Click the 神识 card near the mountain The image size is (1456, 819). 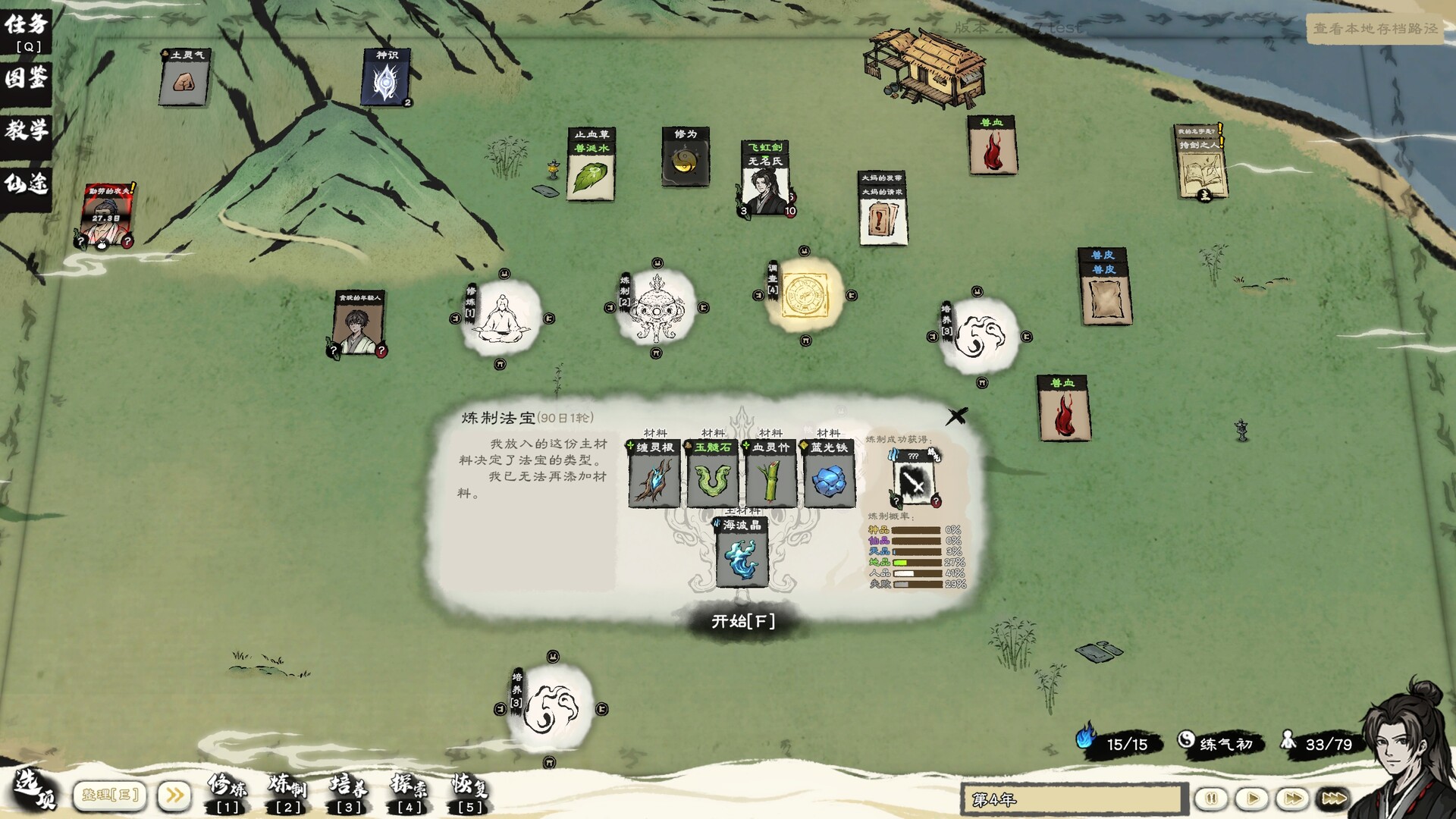click(384, 76)
